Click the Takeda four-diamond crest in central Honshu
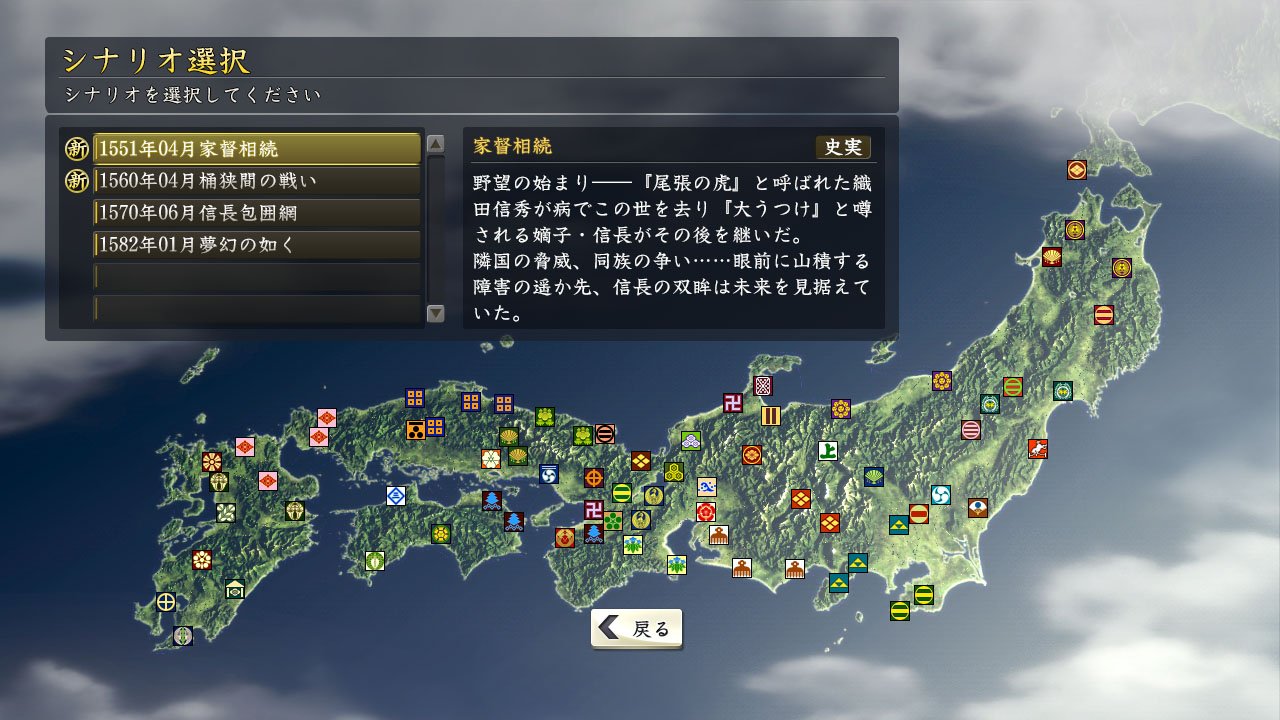 800,498
